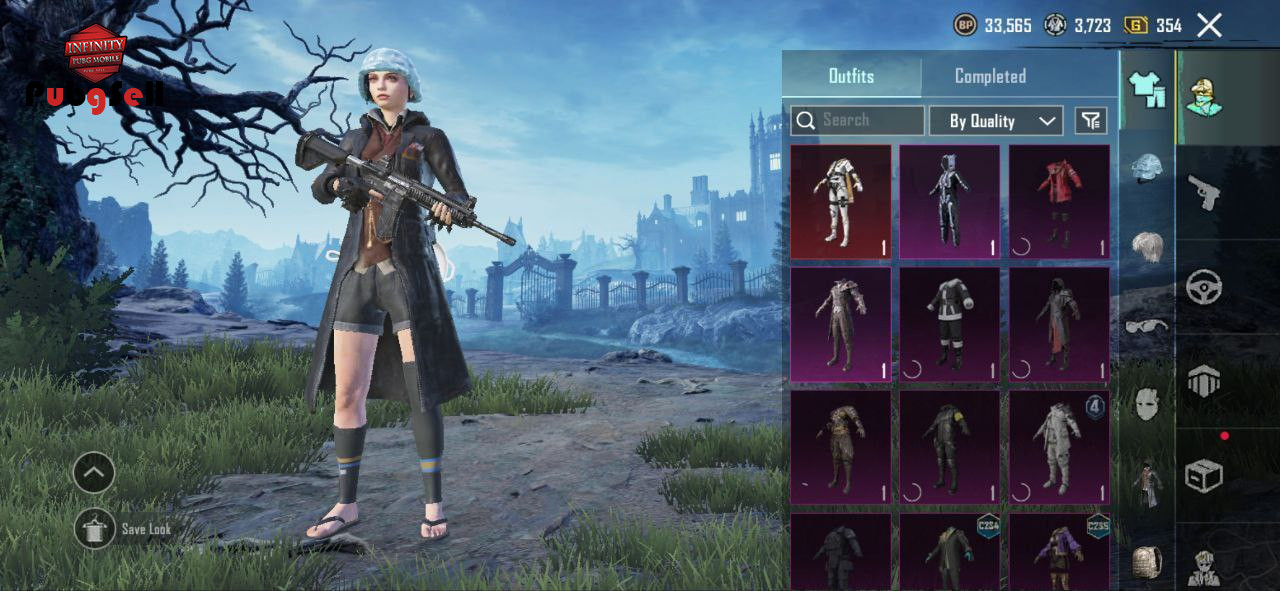Pick the skeleton-pattern black suit outfit

click(x=949, y=201)
